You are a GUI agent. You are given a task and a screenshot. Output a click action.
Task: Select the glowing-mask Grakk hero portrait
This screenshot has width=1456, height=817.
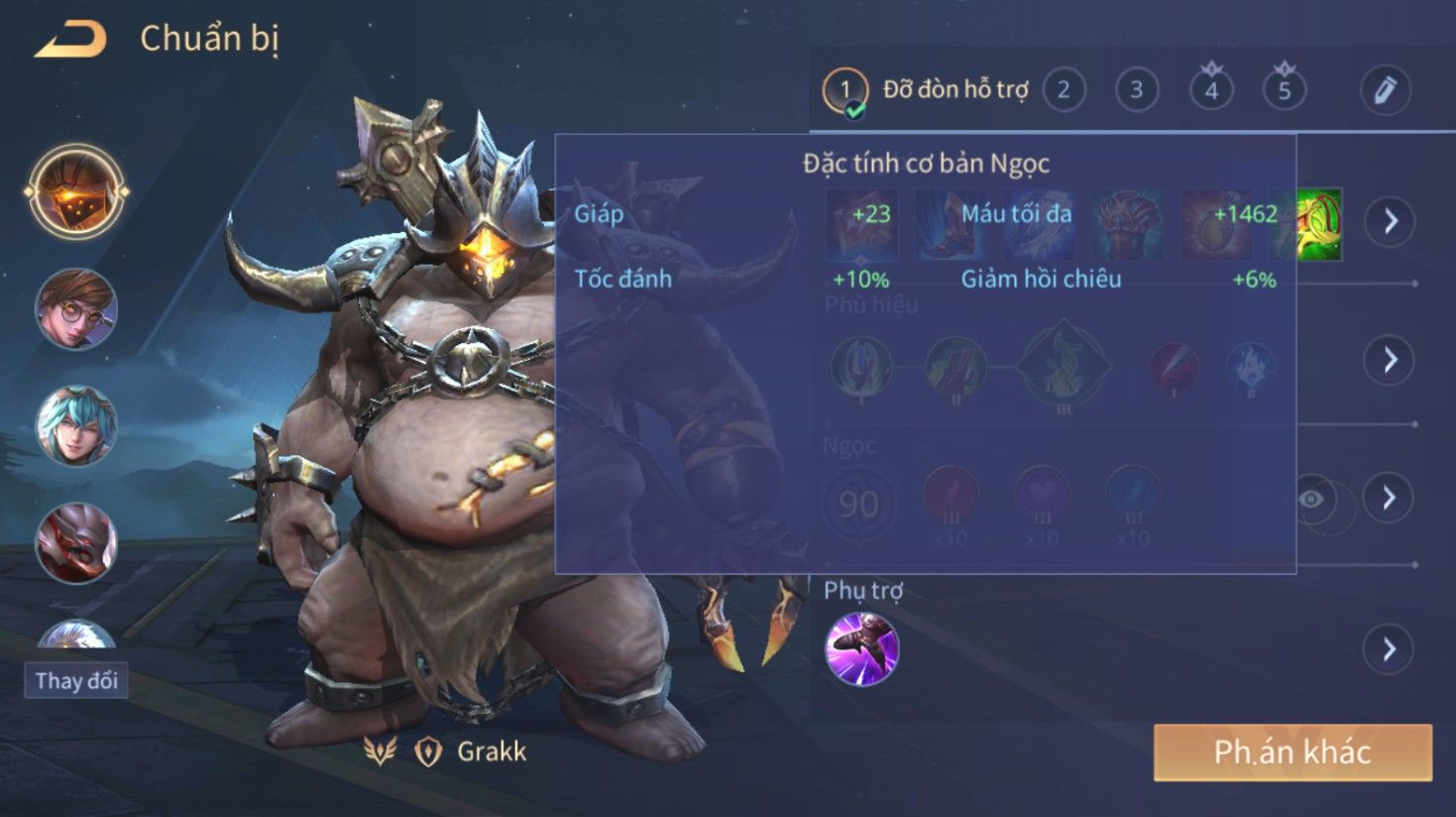coord(76,192)
